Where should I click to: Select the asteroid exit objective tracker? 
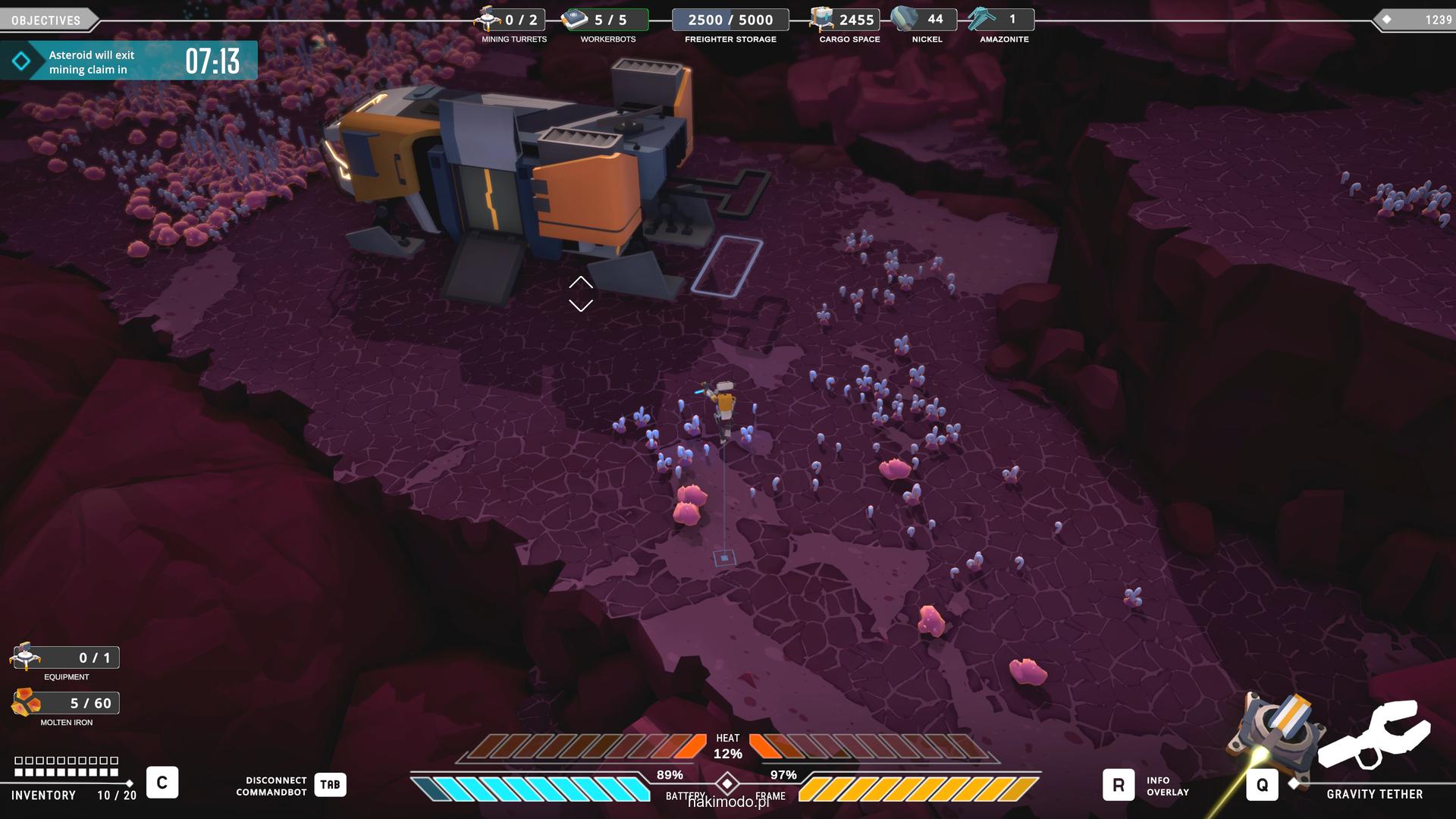128,61
